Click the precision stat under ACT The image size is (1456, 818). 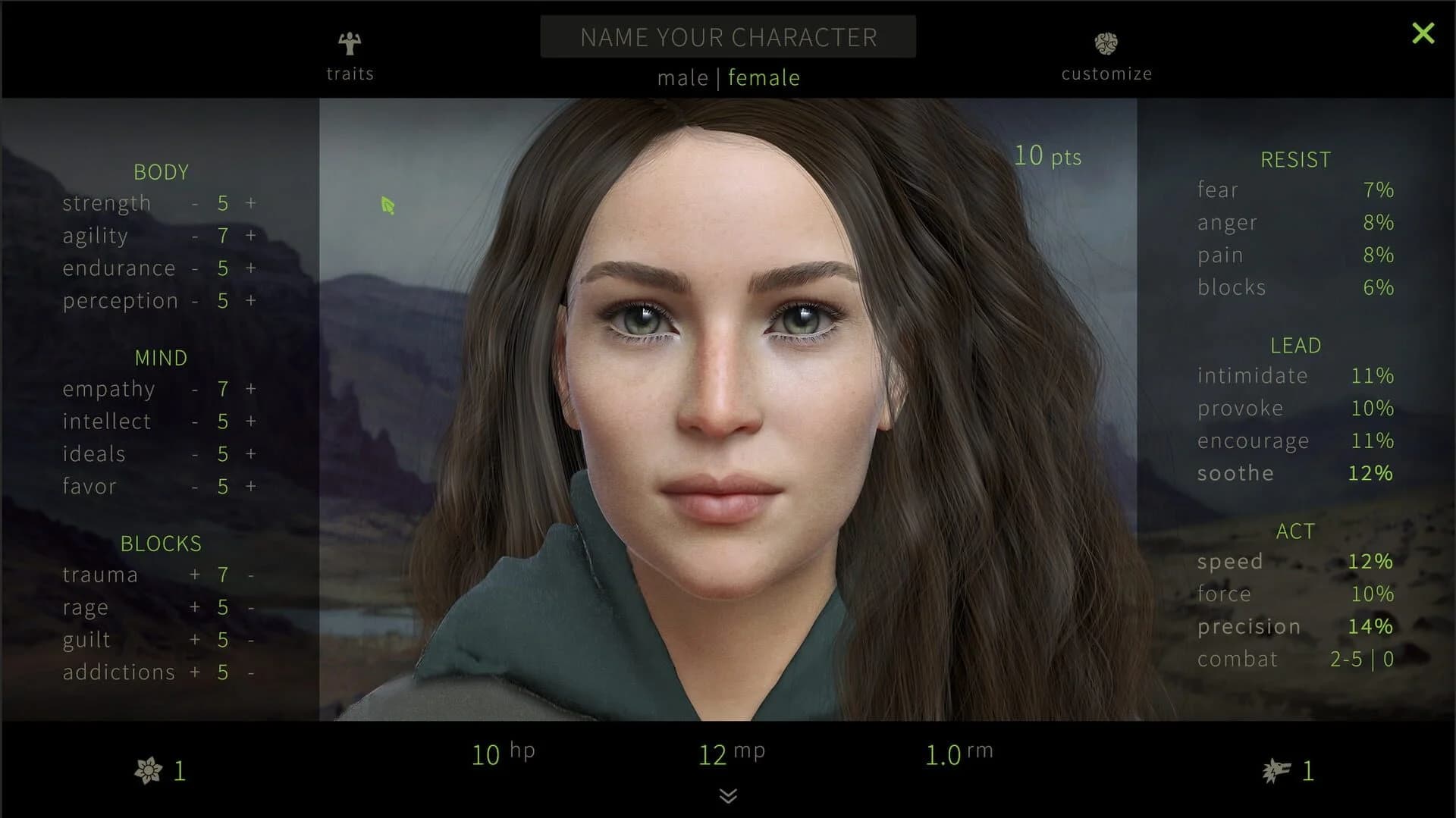[1247, 626]
